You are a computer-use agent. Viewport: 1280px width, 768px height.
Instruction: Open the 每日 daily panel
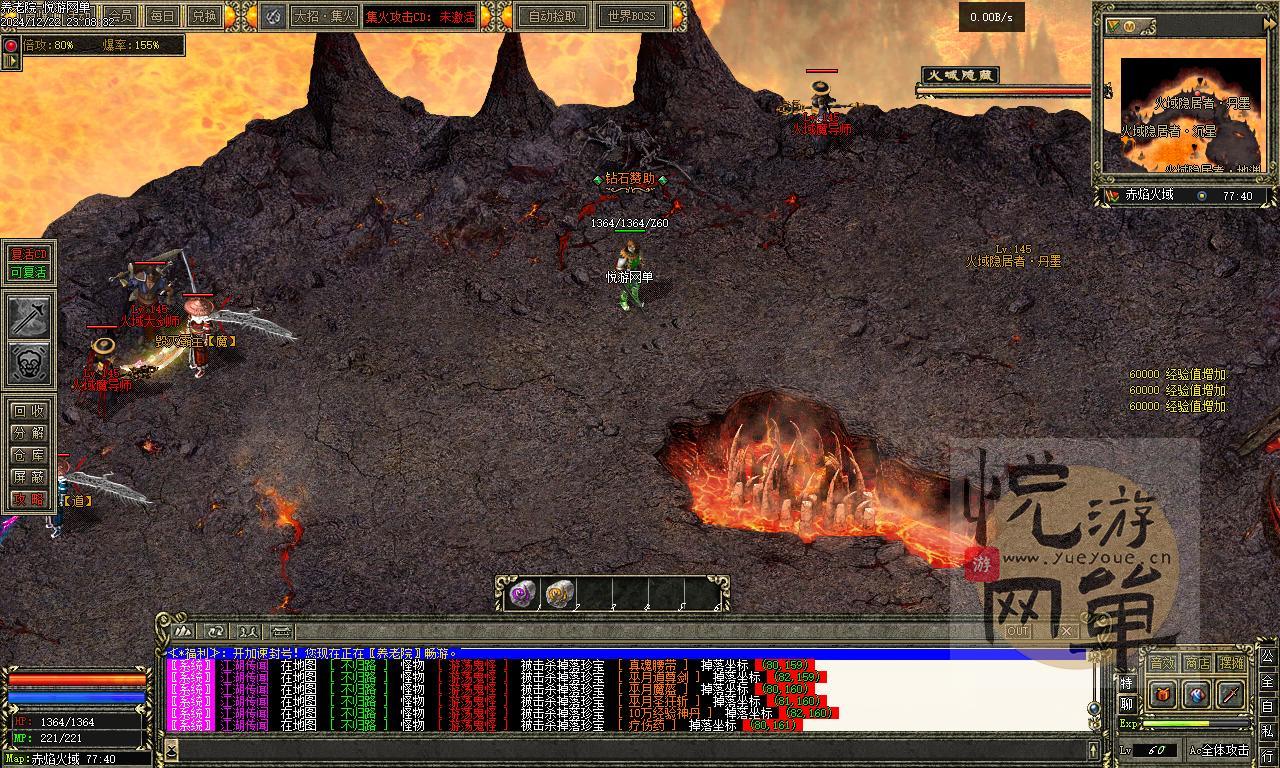click(x=162, y=16)
